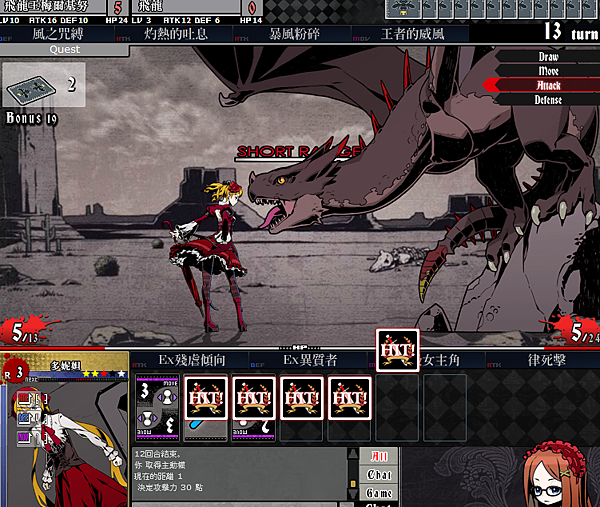Check the enemy's 王者的威風 skill
This screenshot has width=600, height=507.
click(413, 34)
